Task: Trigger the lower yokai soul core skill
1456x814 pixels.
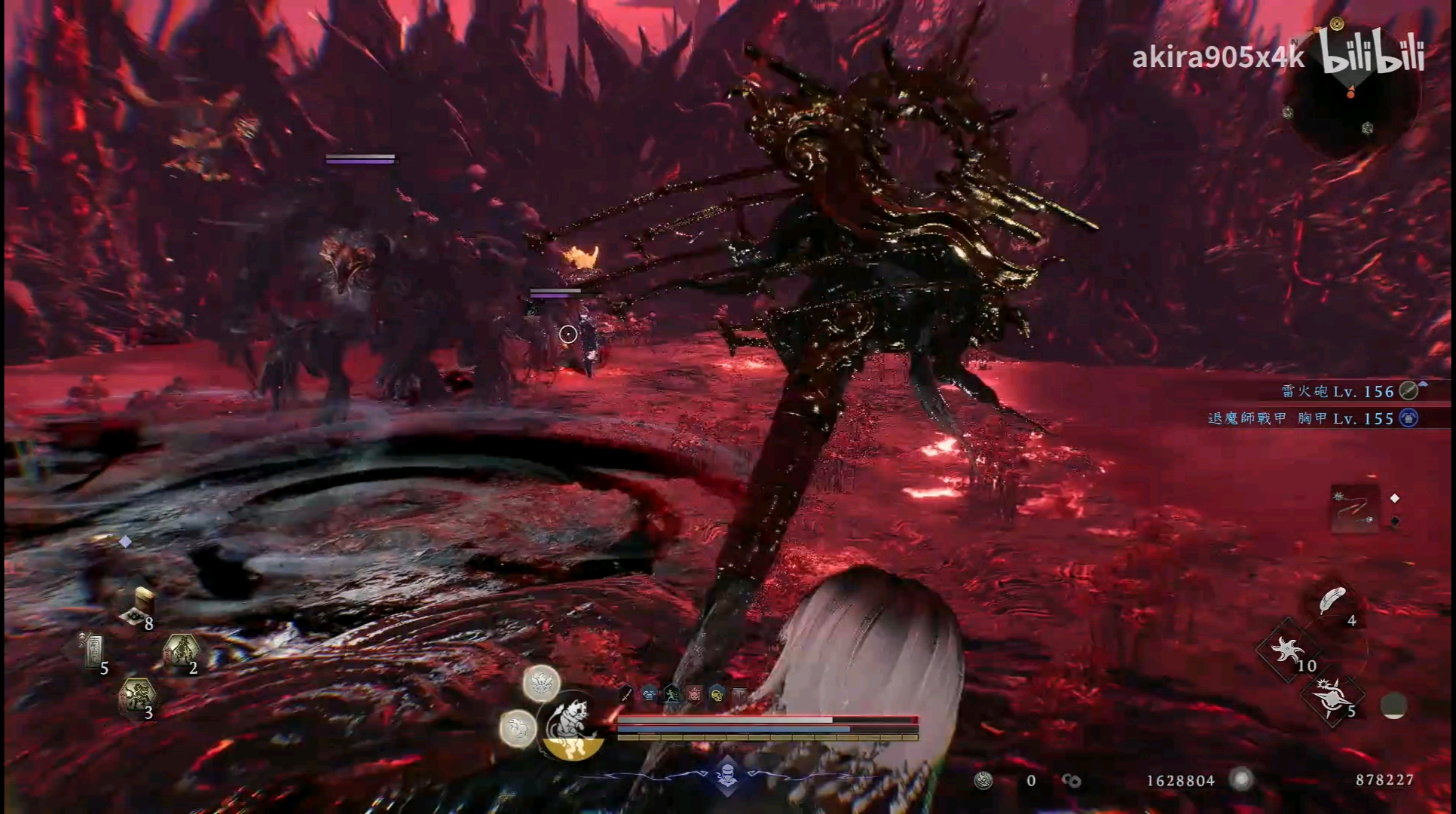Action: tap(518, 728)
